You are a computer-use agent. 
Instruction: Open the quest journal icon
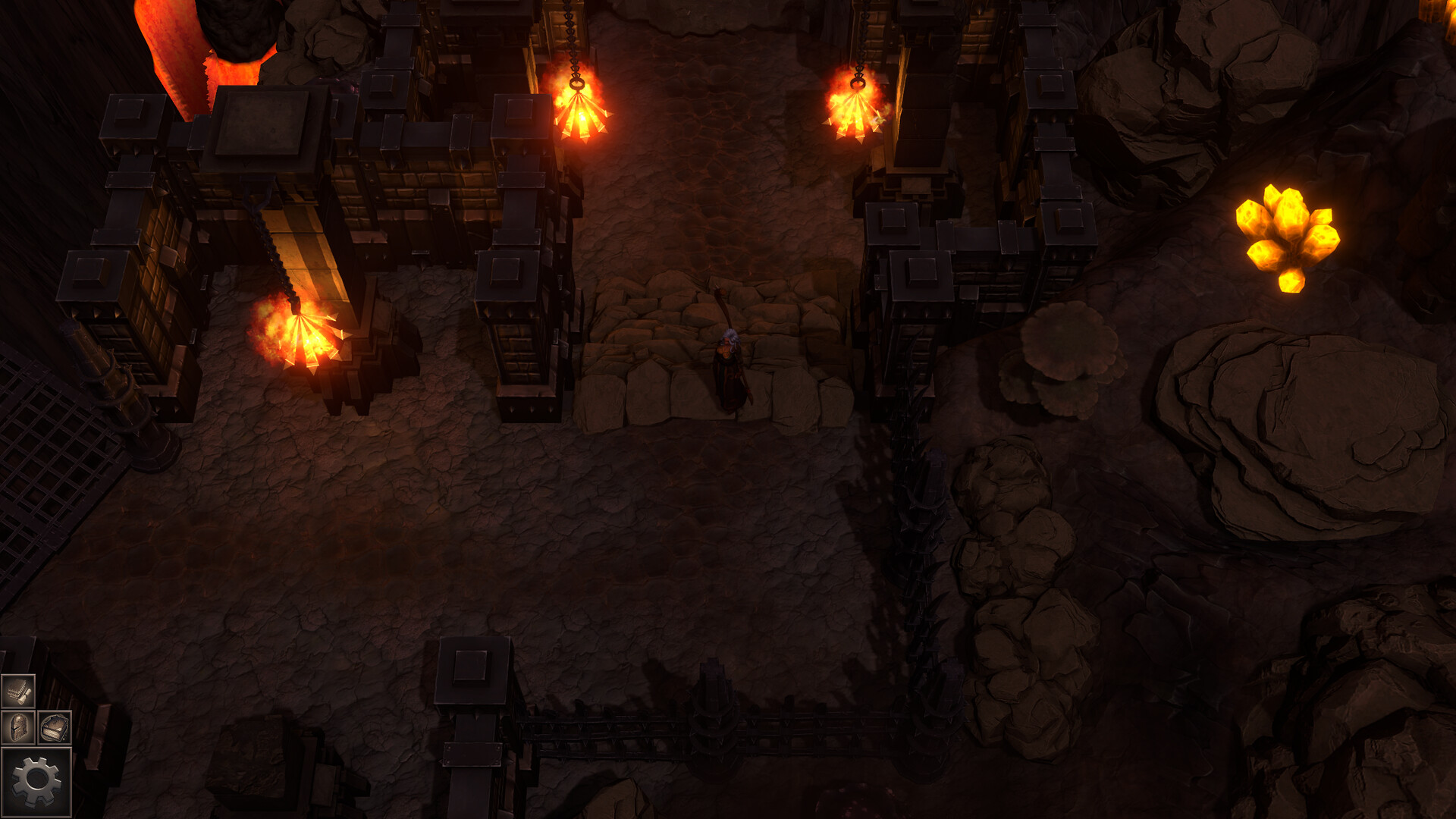coord(18,690)
